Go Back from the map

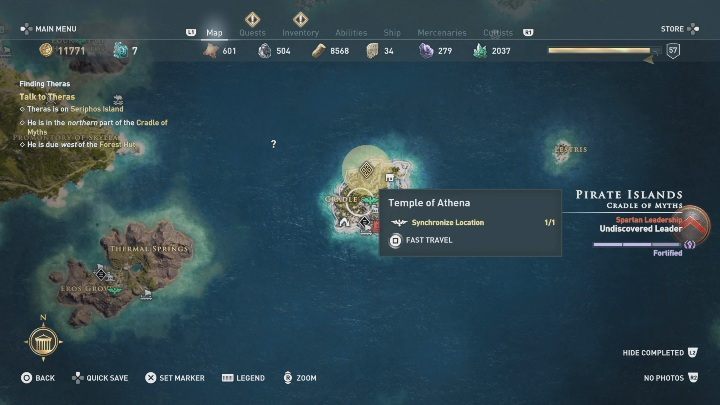pos(38,378)
